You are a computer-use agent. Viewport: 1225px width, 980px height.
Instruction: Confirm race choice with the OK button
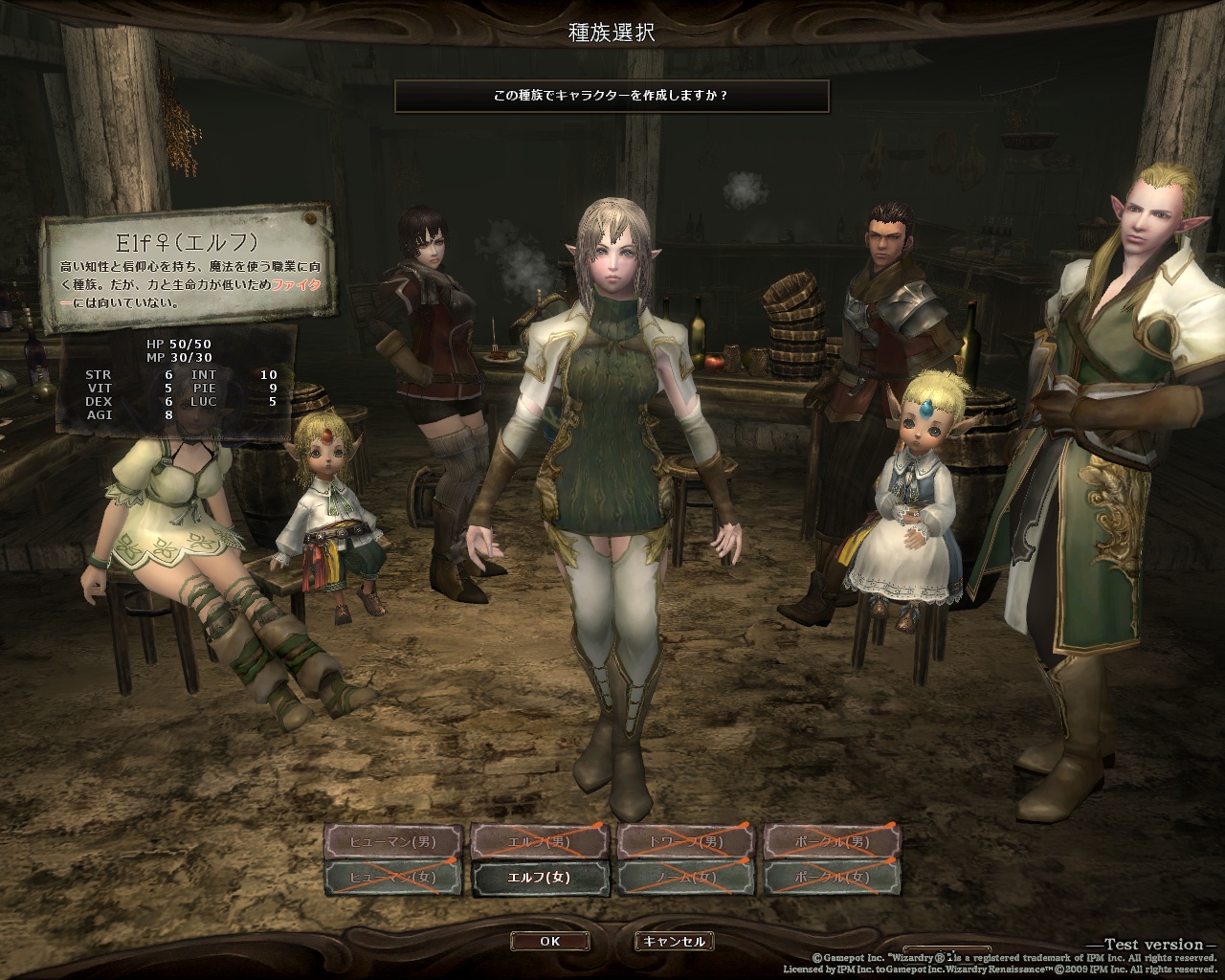(x=549, y=941)
